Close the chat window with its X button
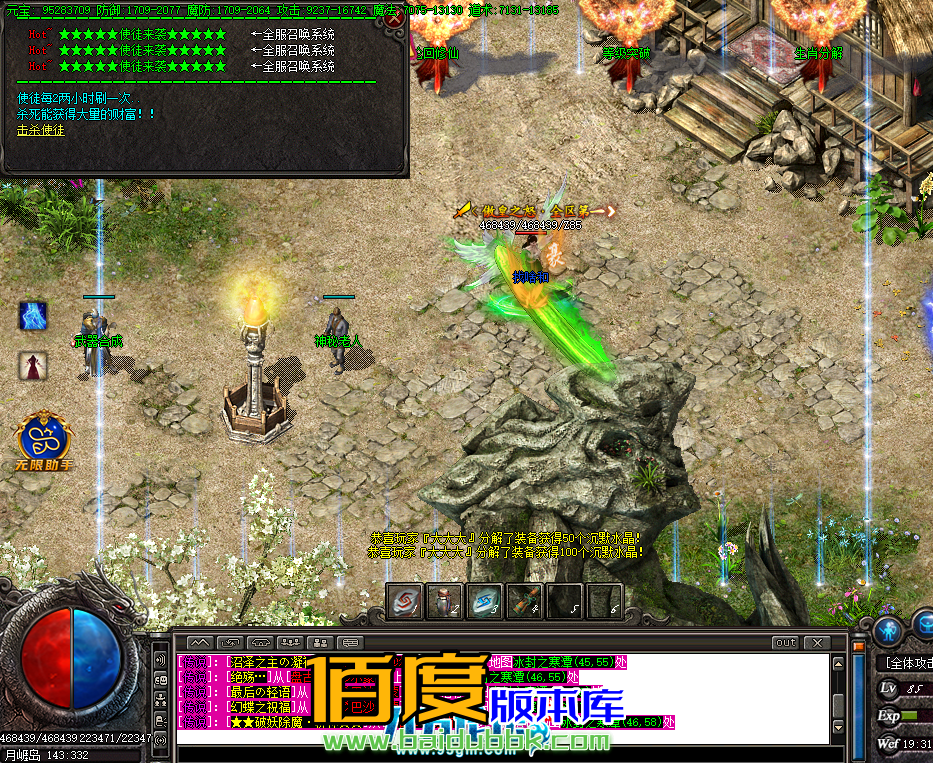This screenshot has width=933, height=763. (x=817, y=642)
